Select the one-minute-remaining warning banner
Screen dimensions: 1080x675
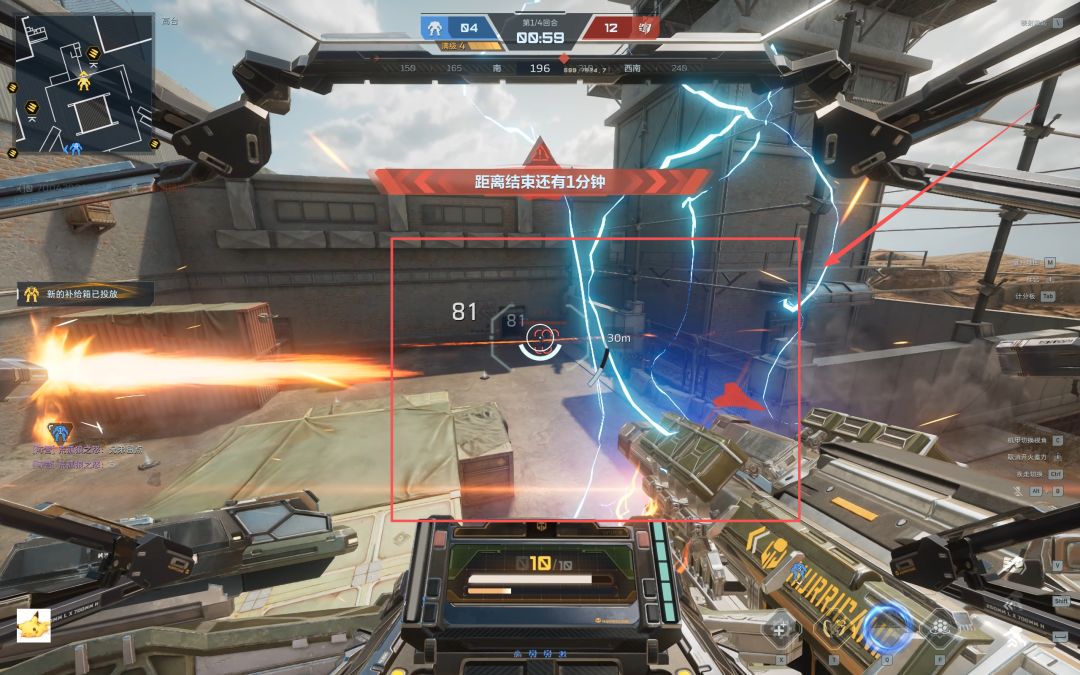(x=539, y=182)
